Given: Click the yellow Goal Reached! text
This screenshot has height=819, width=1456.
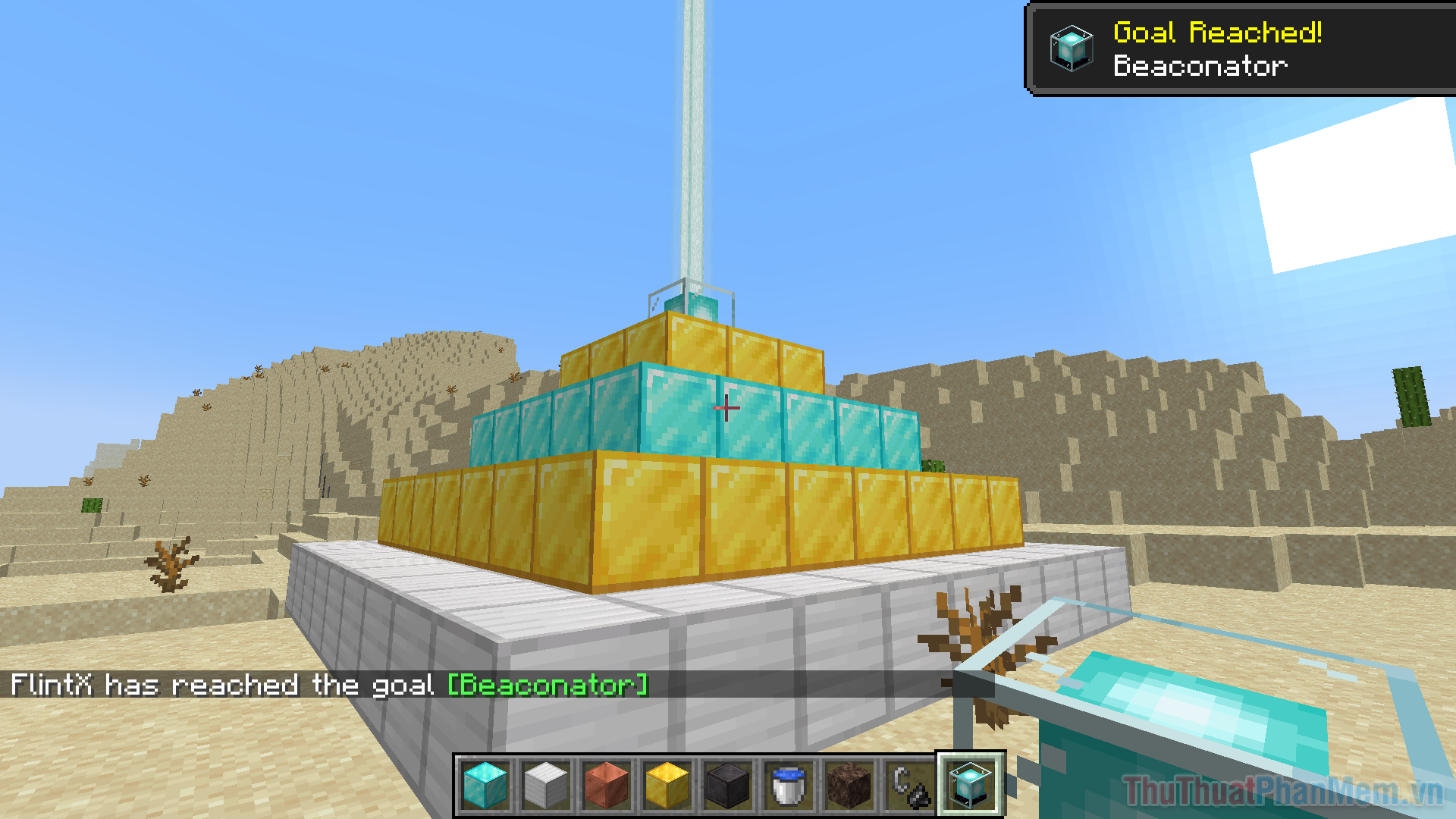Looking at the screenshot, I should (1217, 33).
